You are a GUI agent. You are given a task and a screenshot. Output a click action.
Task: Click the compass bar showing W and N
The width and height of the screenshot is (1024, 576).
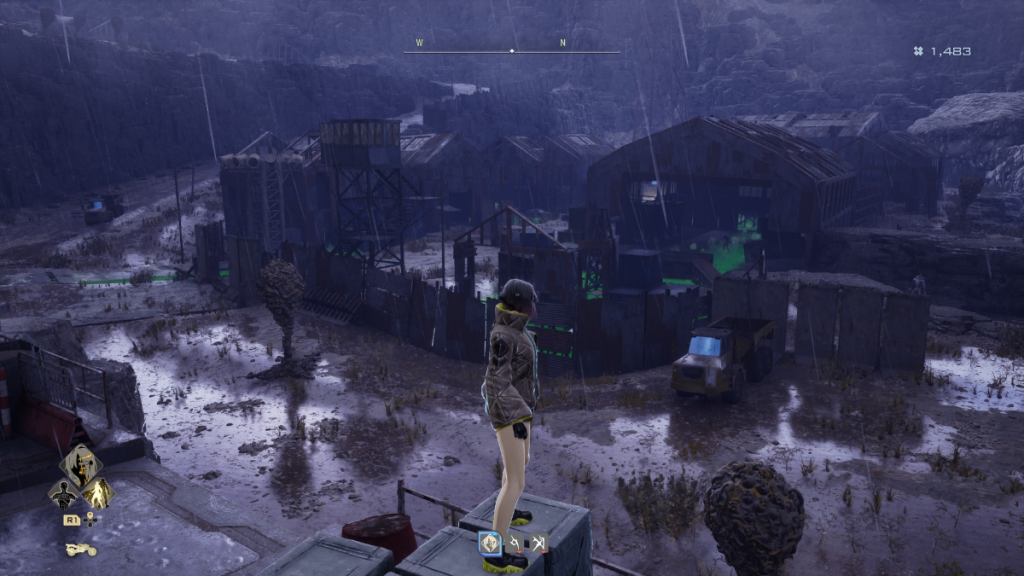pos(512,50)
